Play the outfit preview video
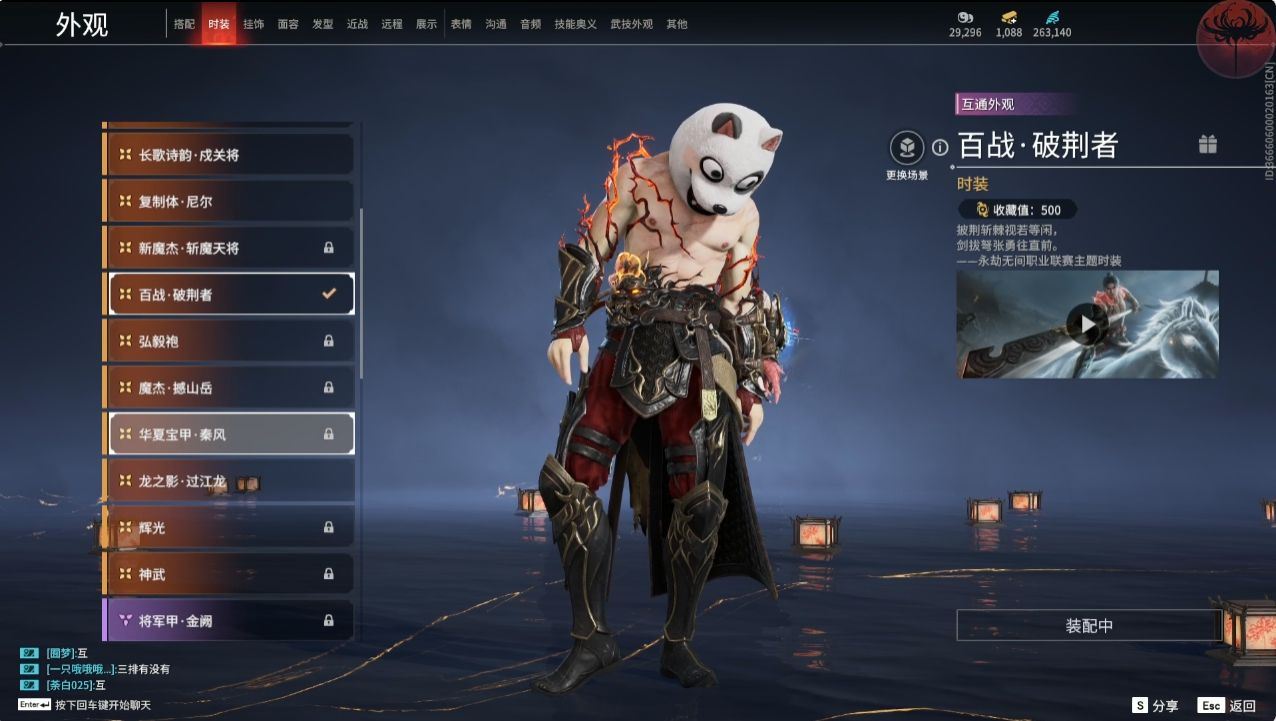Image resolution: width=1276 pixels, height=721 pixels. point(1087,323)
